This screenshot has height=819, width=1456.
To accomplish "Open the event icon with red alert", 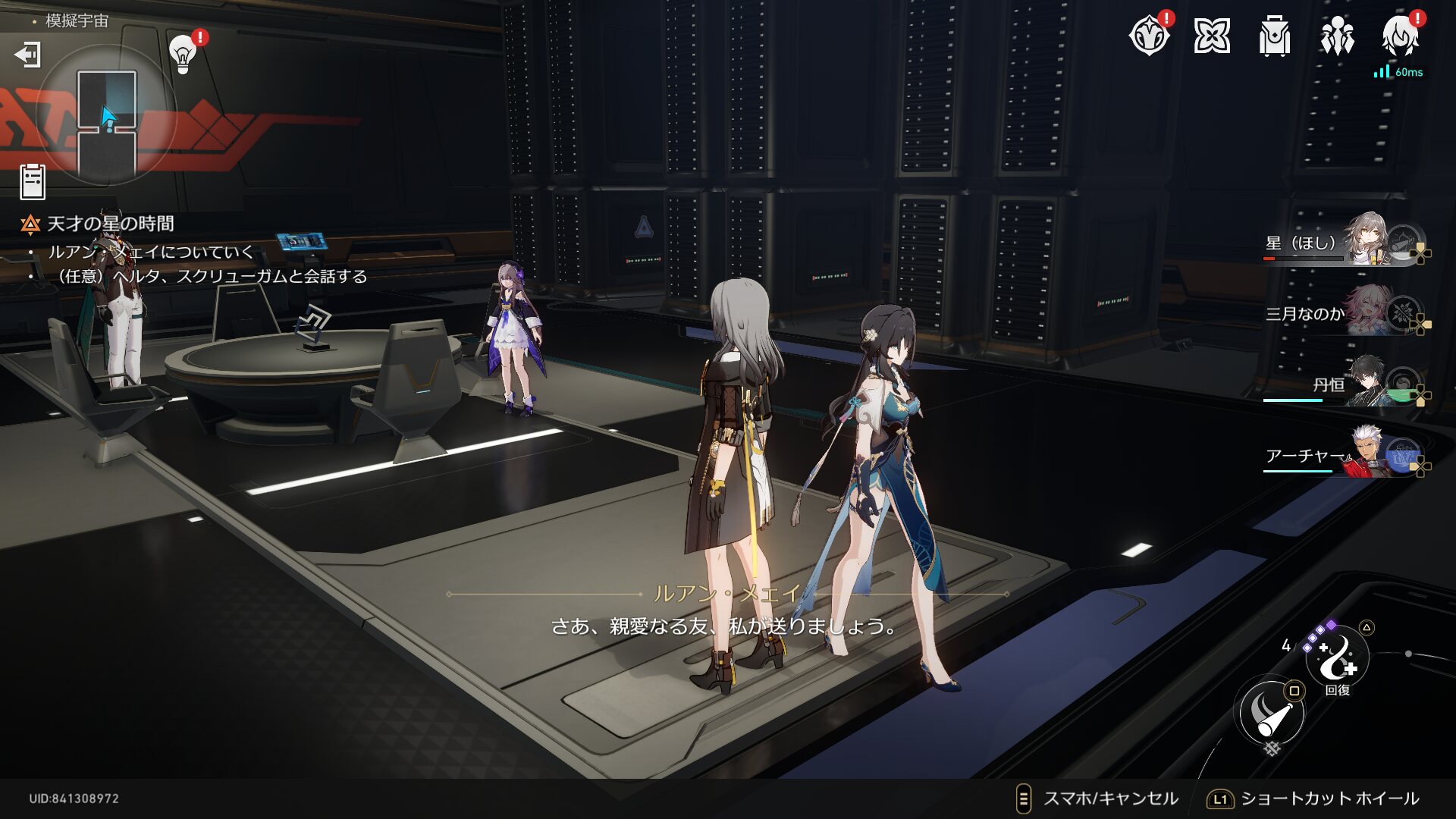I will 1149,36.
